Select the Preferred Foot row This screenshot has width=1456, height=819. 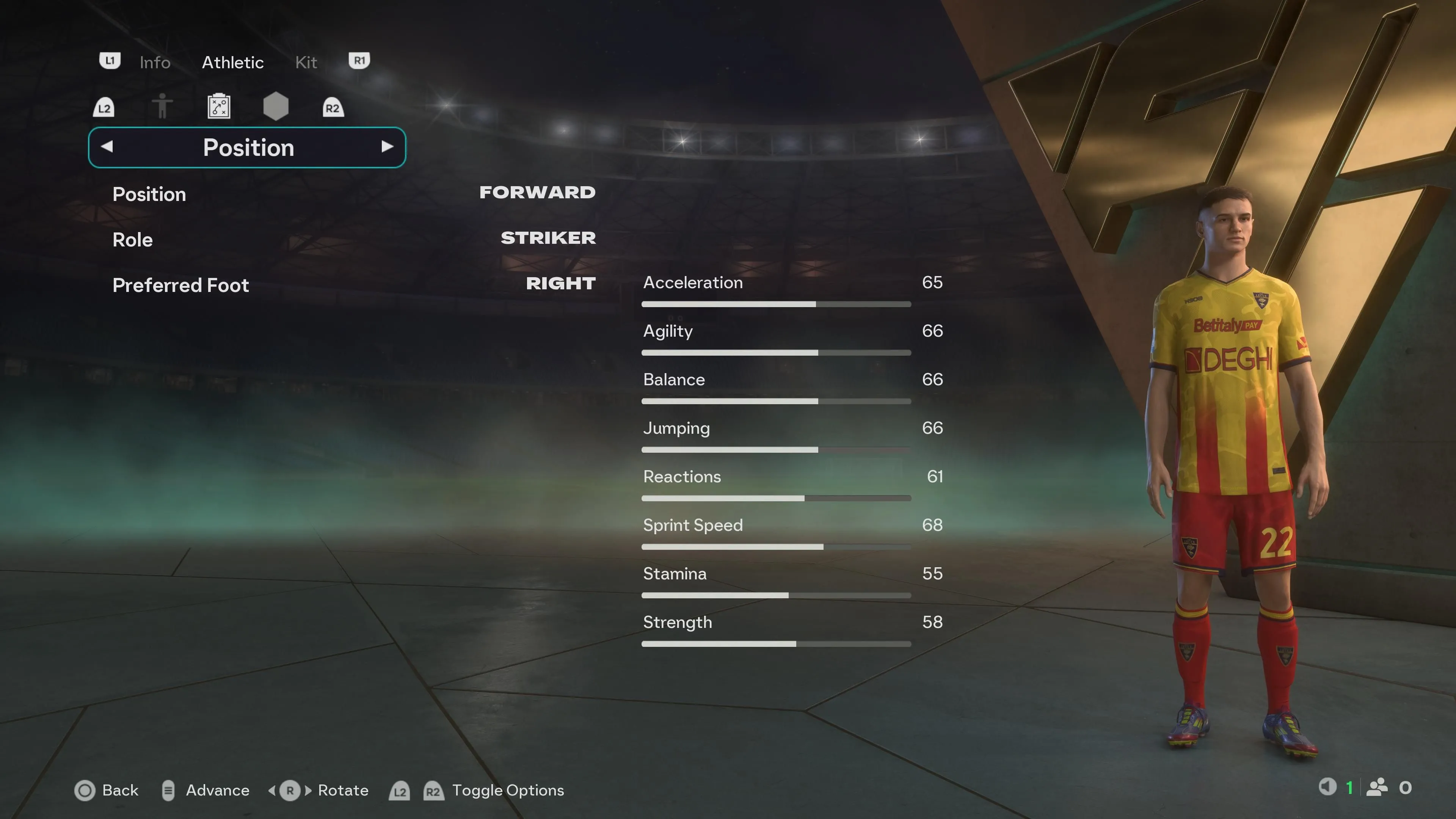click(353, 285)
